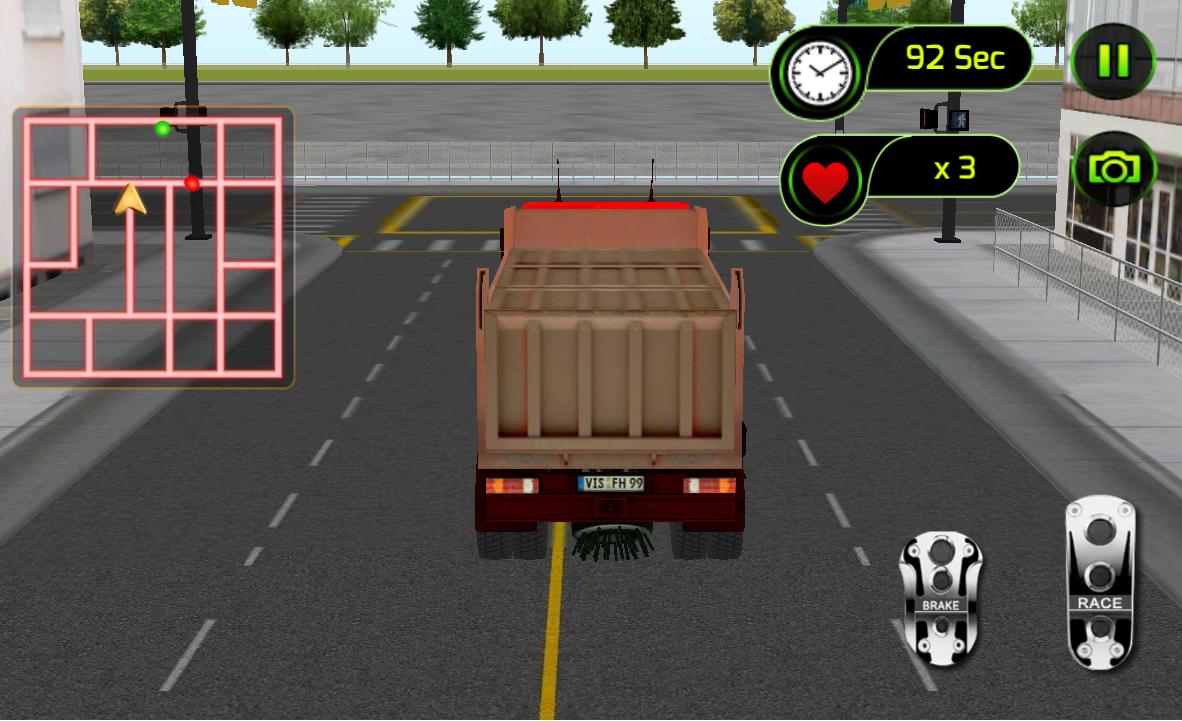
Task: Step on the RACE accelerator pedal
Action: (x=1099, y=582)
